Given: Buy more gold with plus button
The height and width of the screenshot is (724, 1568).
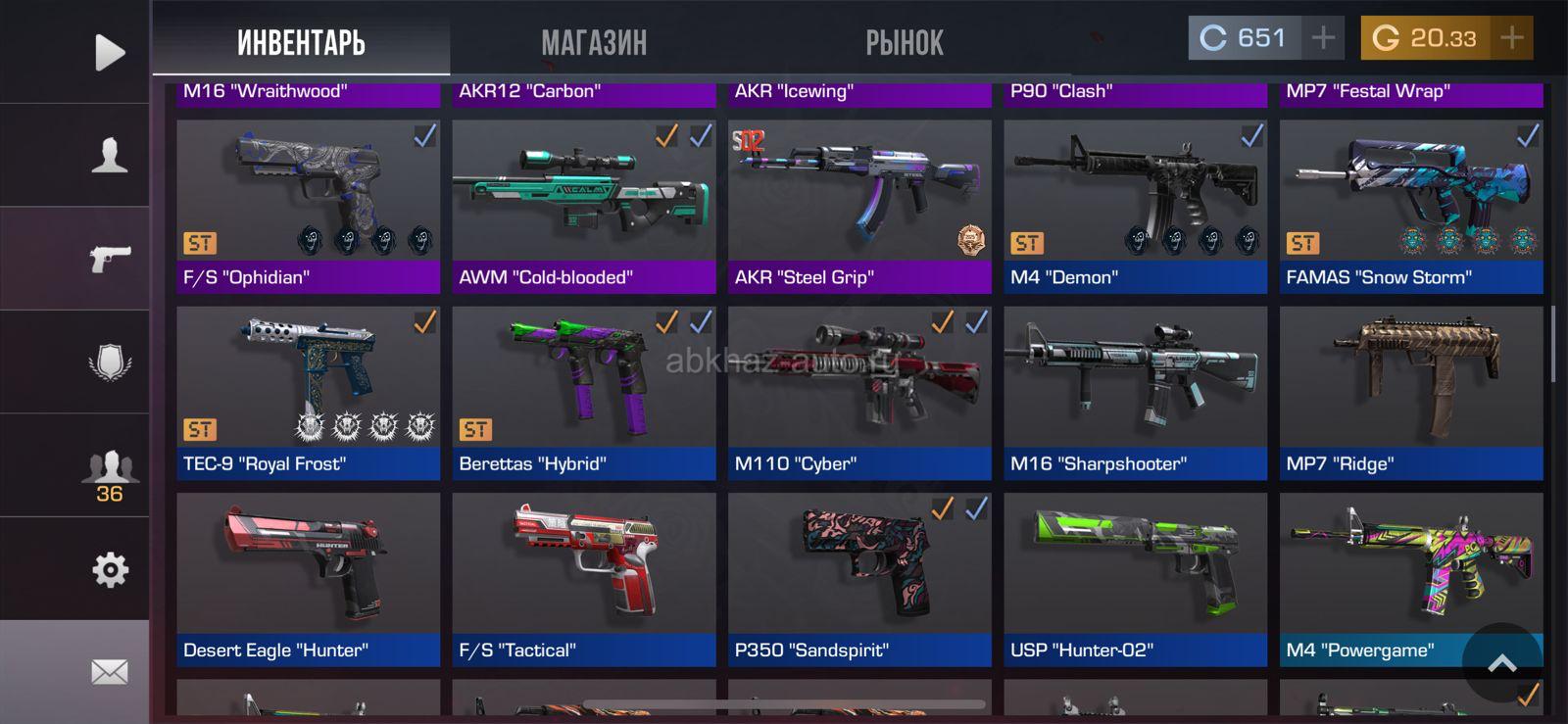Looking at the screenshot, I should (1512, 38).
